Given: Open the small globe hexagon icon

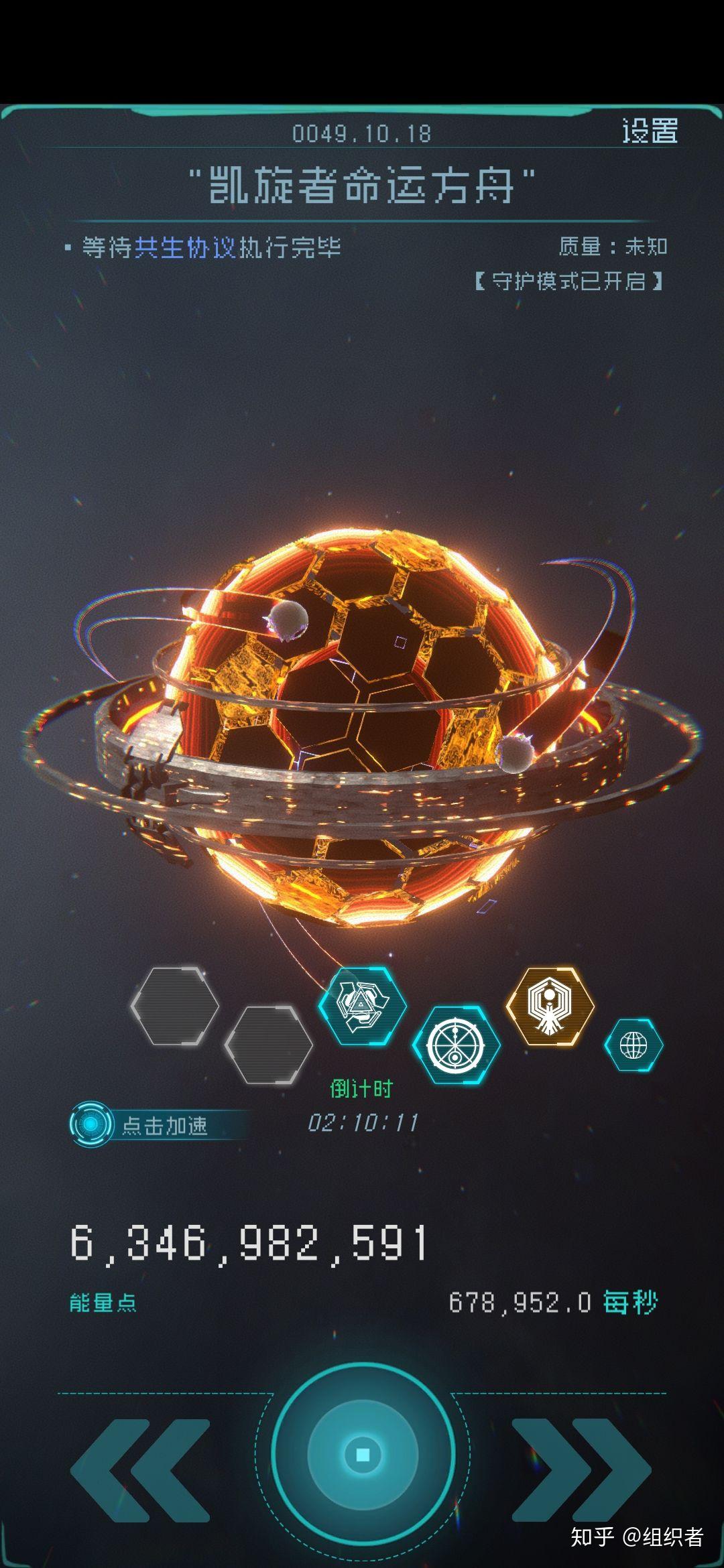Looking at the screenshot, I should [x=633, y=1045].
